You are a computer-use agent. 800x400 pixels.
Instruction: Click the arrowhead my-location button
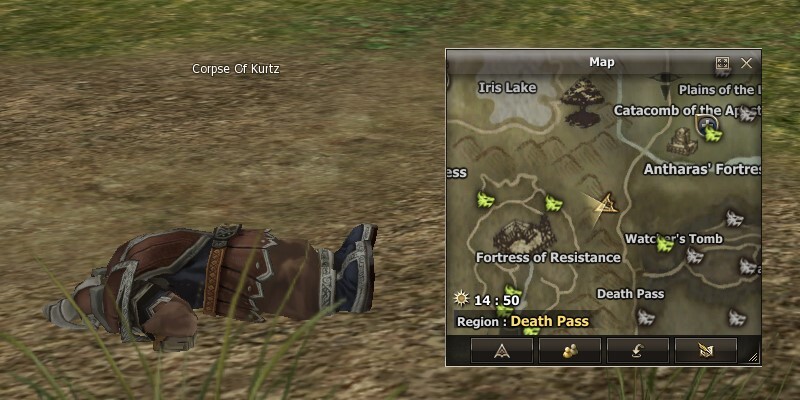500,350
